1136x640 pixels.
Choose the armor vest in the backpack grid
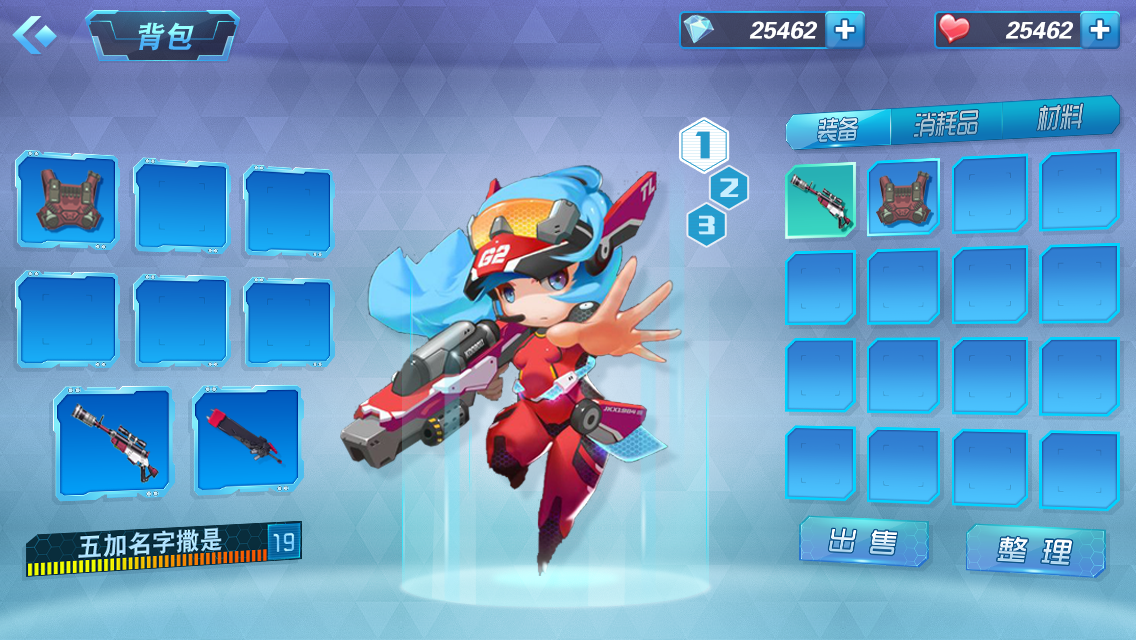click(x=903, y=198)
